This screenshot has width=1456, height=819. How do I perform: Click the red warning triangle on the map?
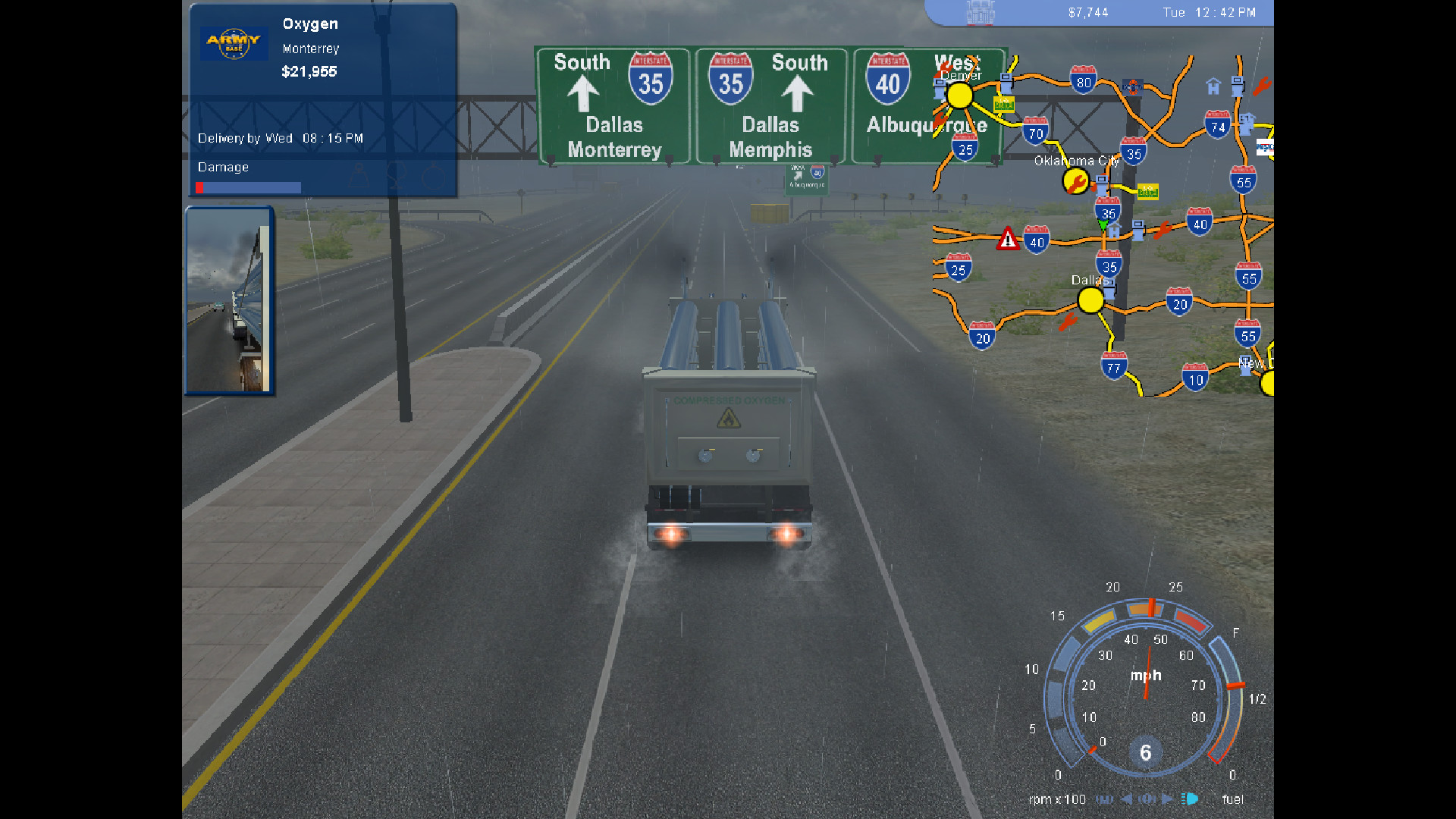1008,239
